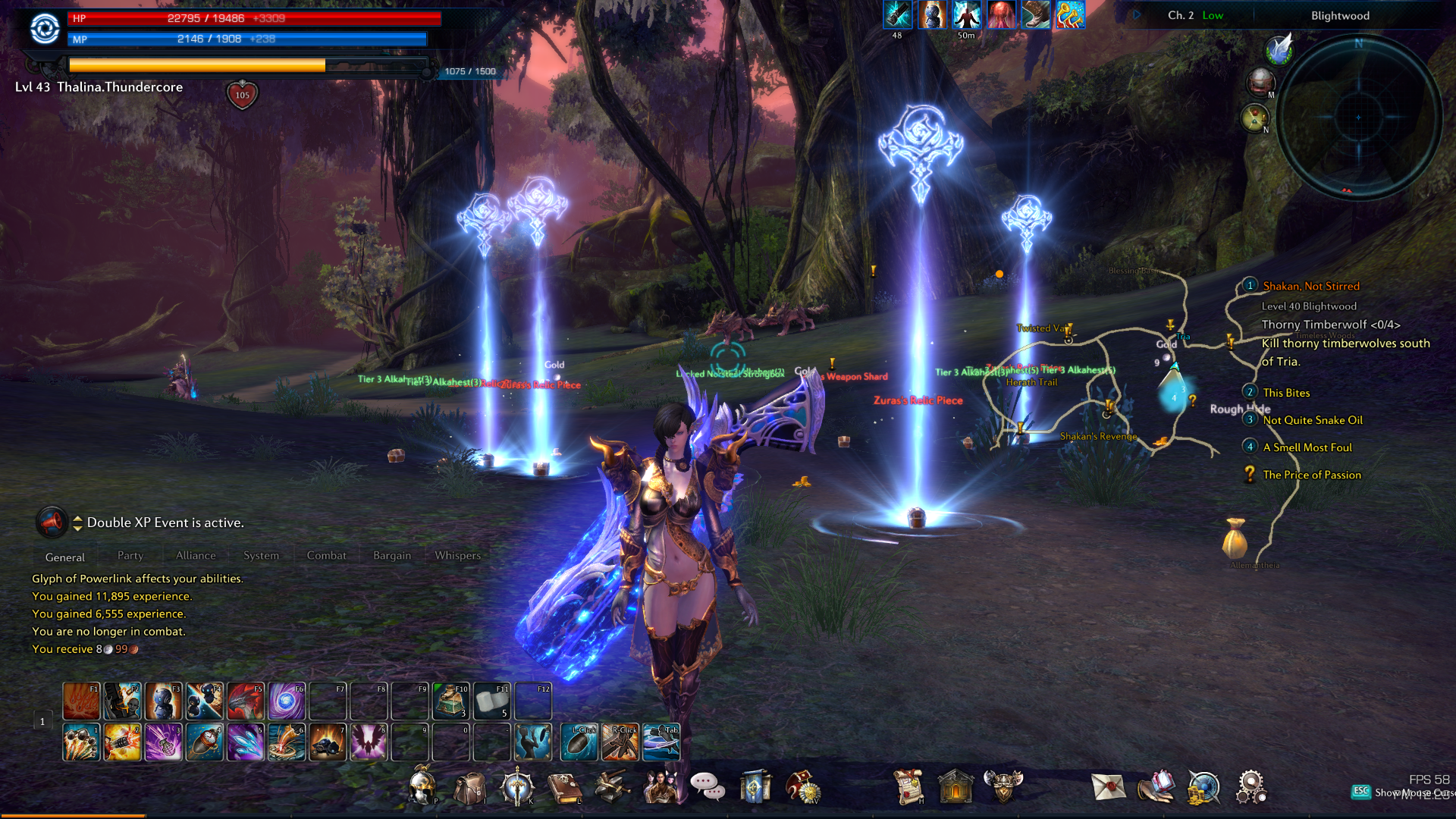The height and width of the screenshot is (819, 1456).
Task: Open the helmet character profile icon
Action: [422, 786]
